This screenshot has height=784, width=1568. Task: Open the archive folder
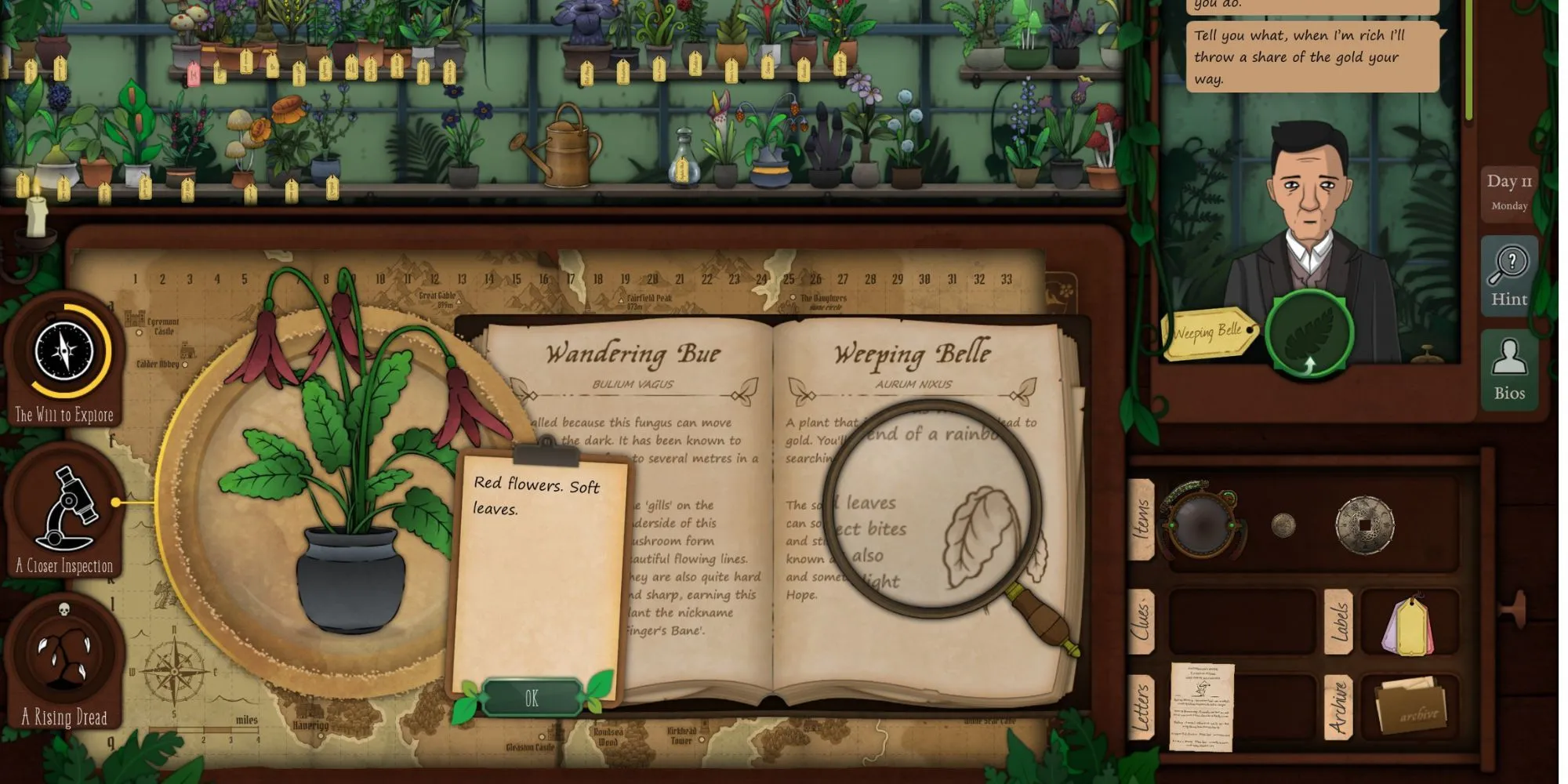coord(1410,707)
